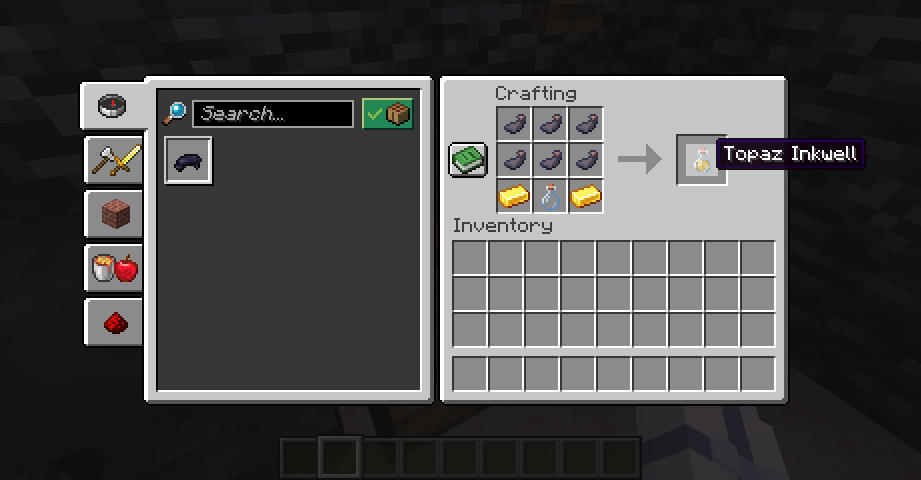Take the Topaz Inkwell from output slot
Image resolution: width=921 pixels, height=480 pixels.
[701, 159]
